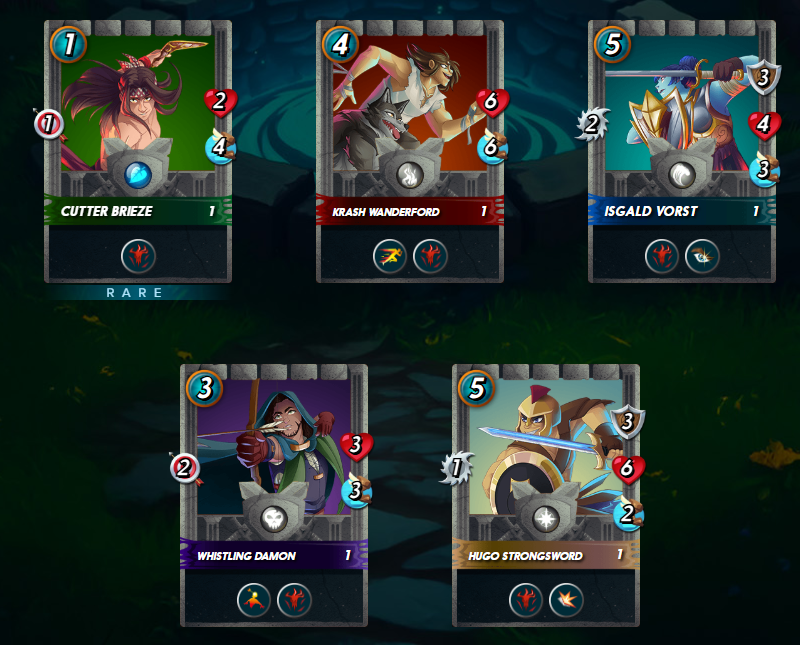
Task: Click Hugo Strongsword's red Bloodlust icon
Action: [x=527, y=600]
